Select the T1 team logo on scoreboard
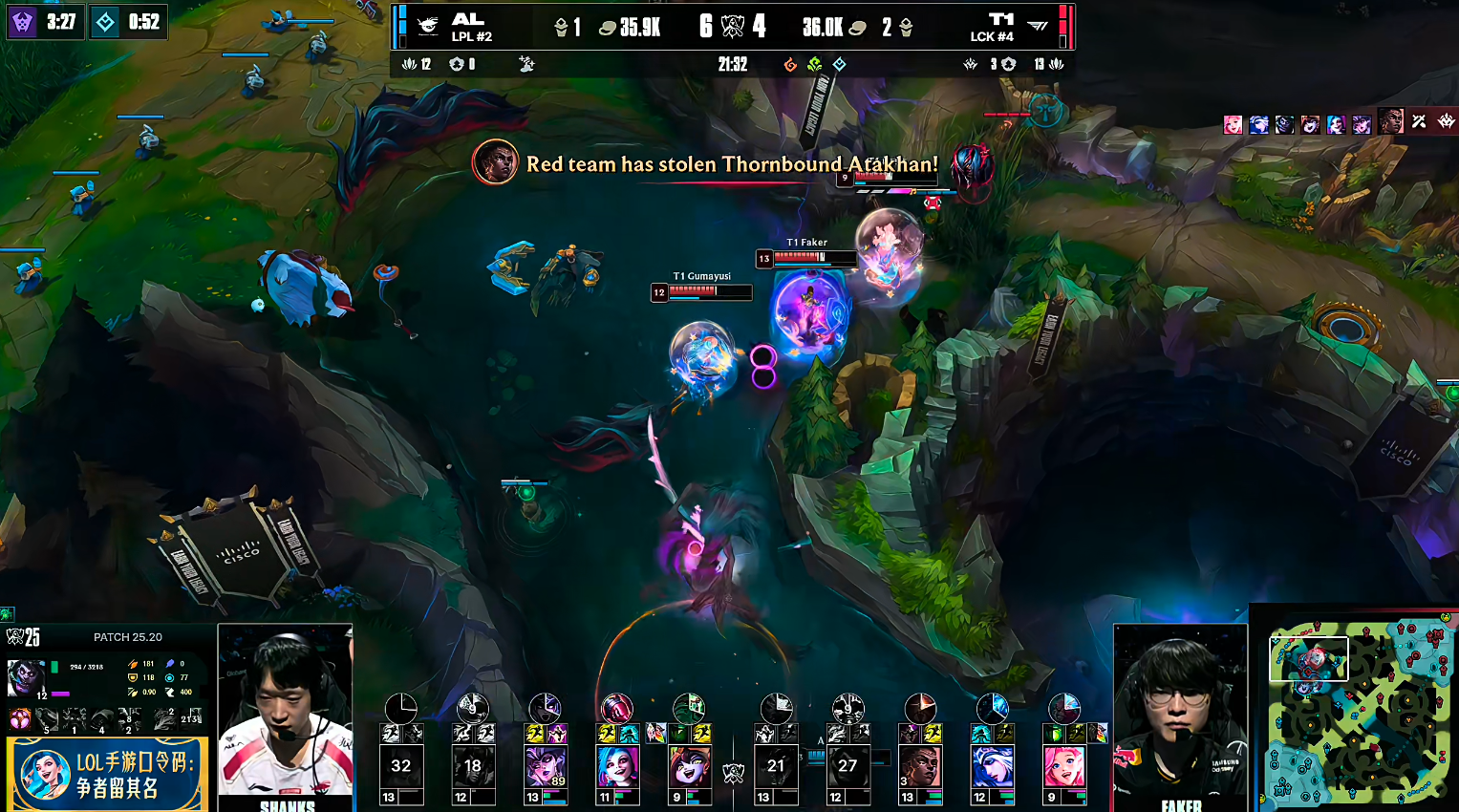Viewport: 1459px width, 812px height. [1037, 27]
